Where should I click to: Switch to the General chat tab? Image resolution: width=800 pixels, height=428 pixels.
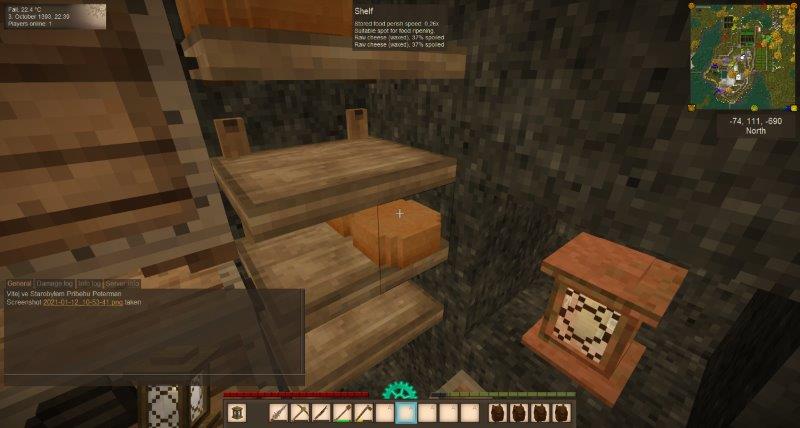coord(20,284)
